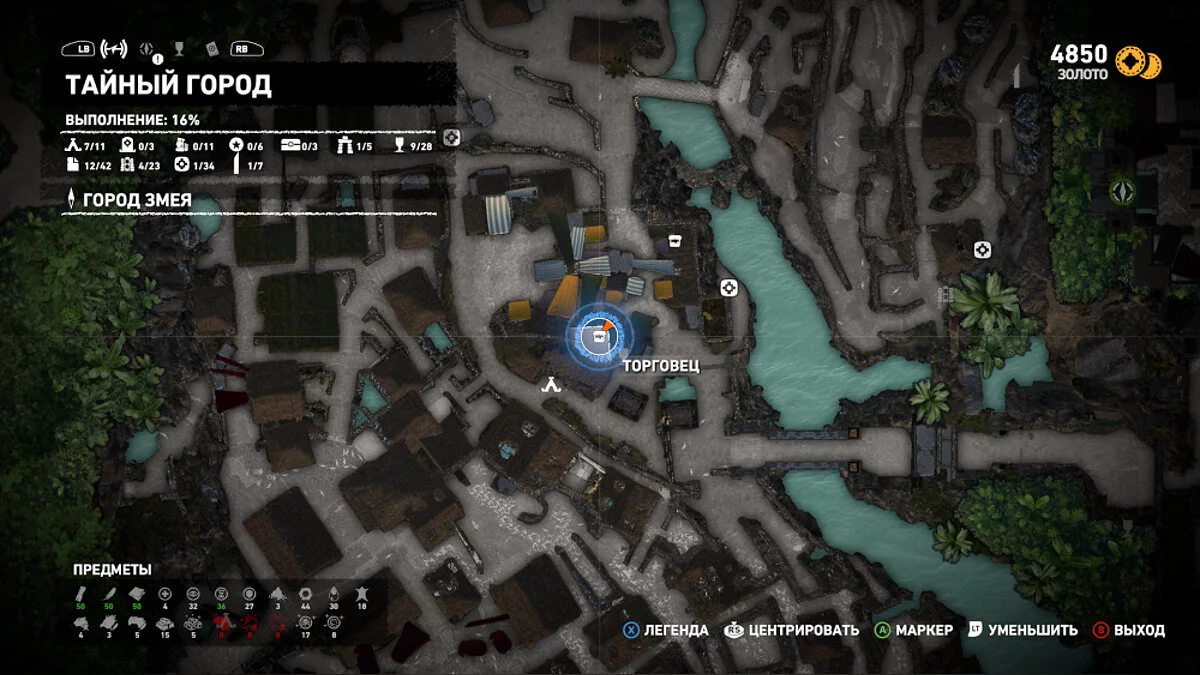The height and width of the screenshot is (675, 1200).
Task: Select the highlighted Торговец merchant marker
Action: (599, 337)
